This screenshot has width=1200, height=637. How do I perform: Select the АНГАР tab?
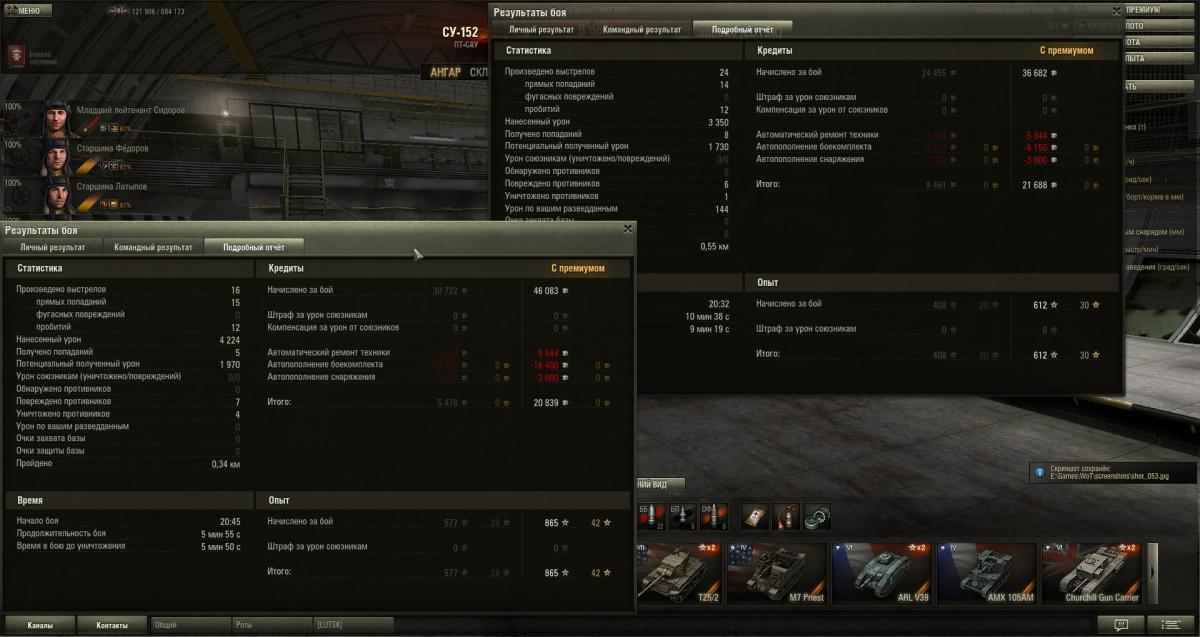pyautogui.click(x=445, y=72)
